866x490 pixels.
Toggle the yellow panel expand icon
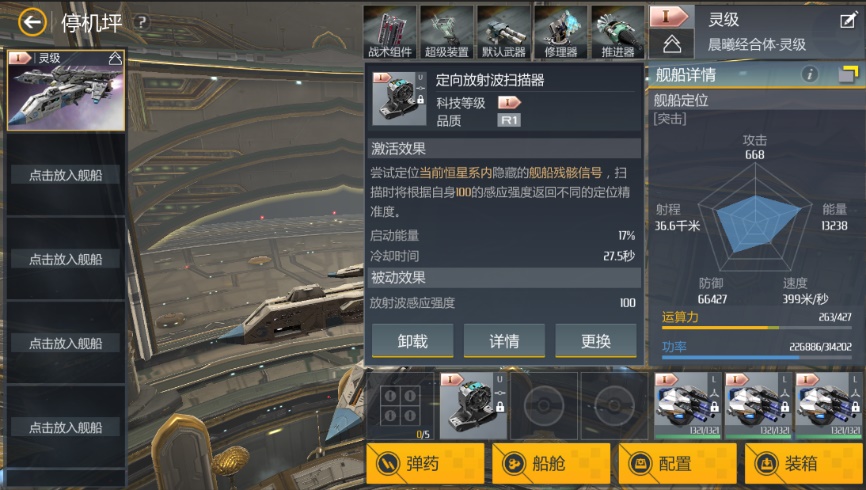pyautogui.click(x=848, y=74)
